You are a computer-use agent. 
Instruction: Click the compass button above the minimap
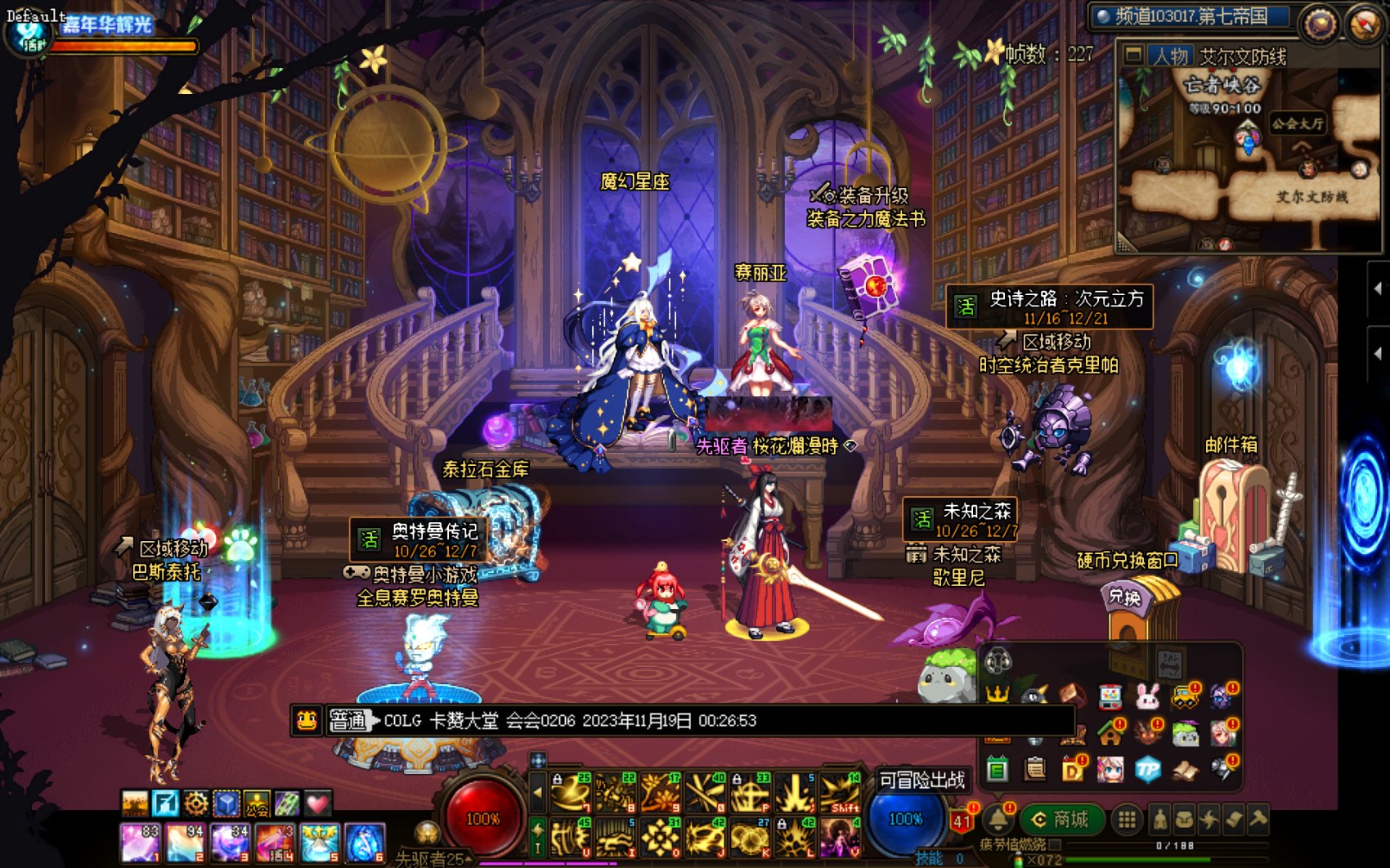1363,24
